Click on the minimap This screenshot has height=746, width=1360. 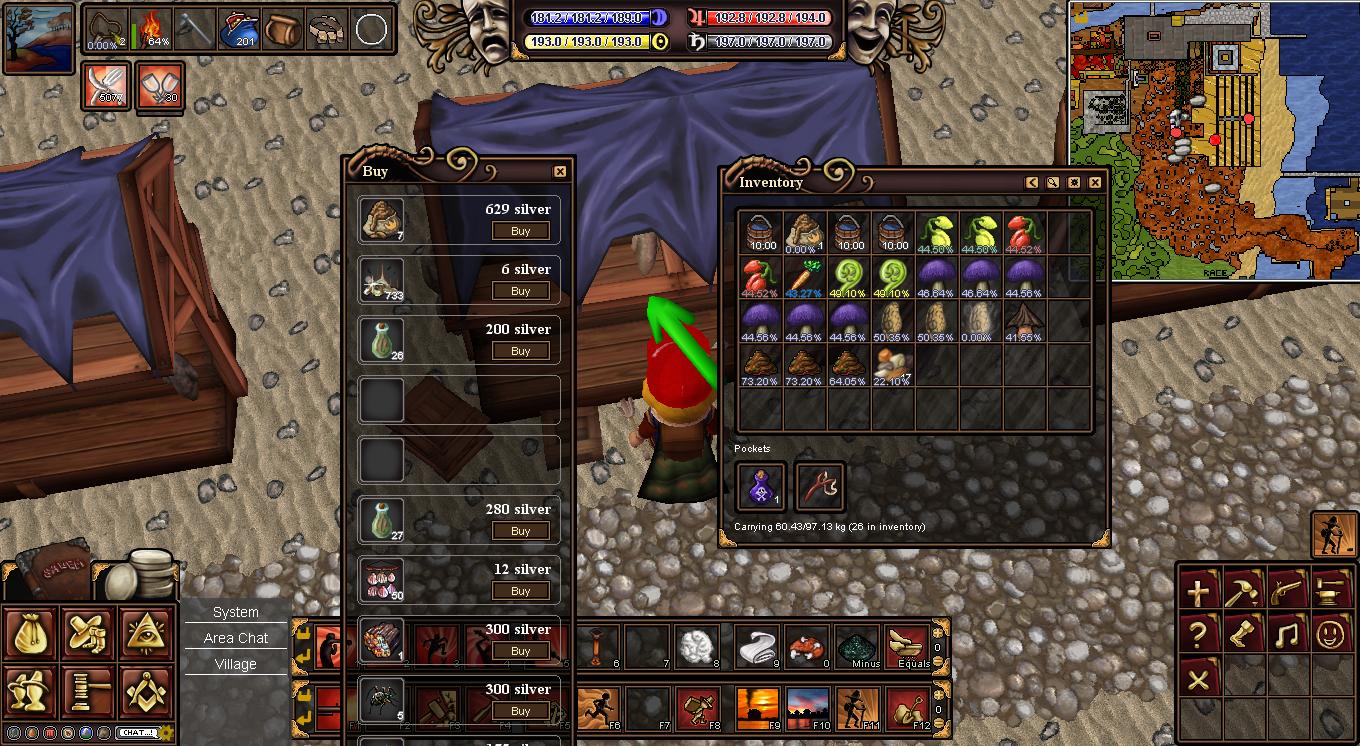point(1213,140)
